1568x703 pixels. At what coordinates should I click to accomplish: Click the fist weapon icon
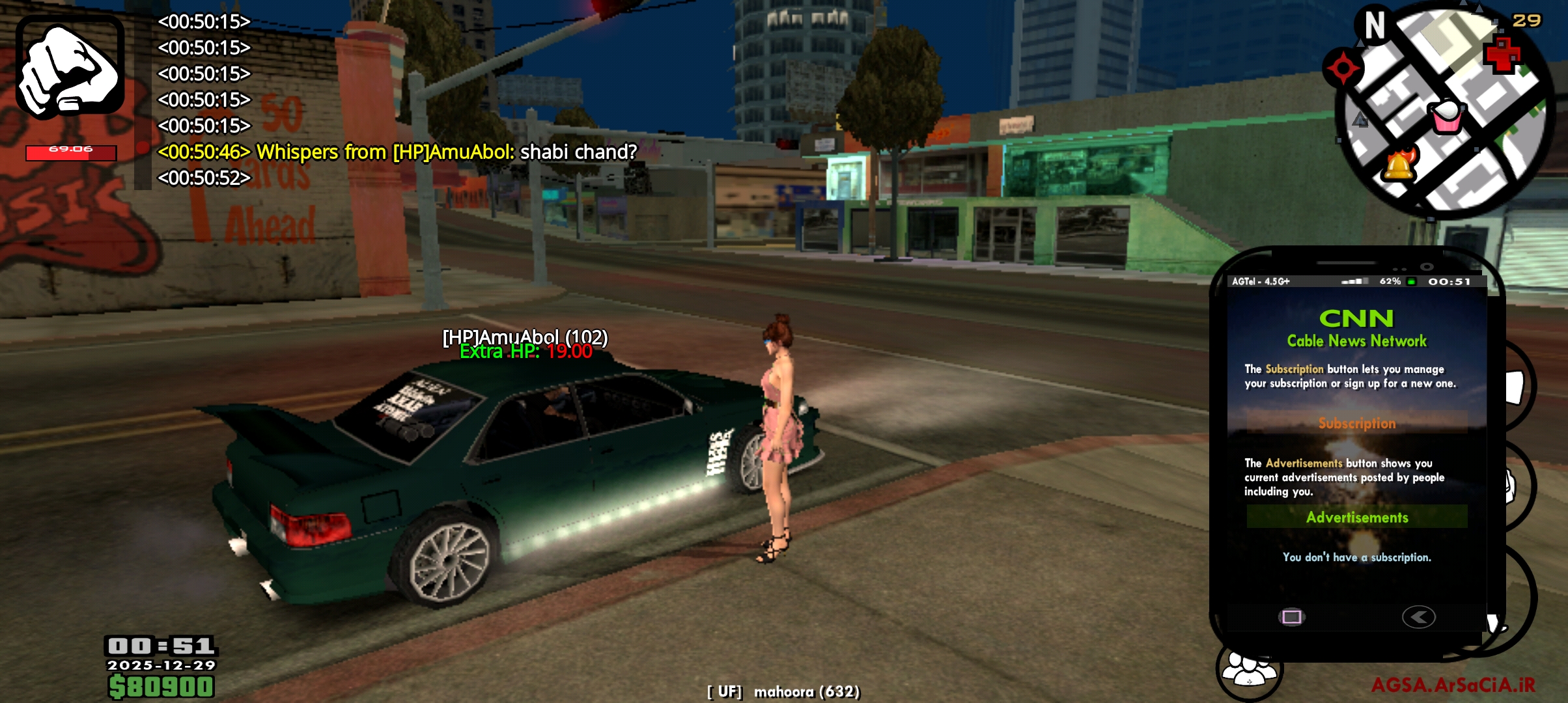(70, 67)
